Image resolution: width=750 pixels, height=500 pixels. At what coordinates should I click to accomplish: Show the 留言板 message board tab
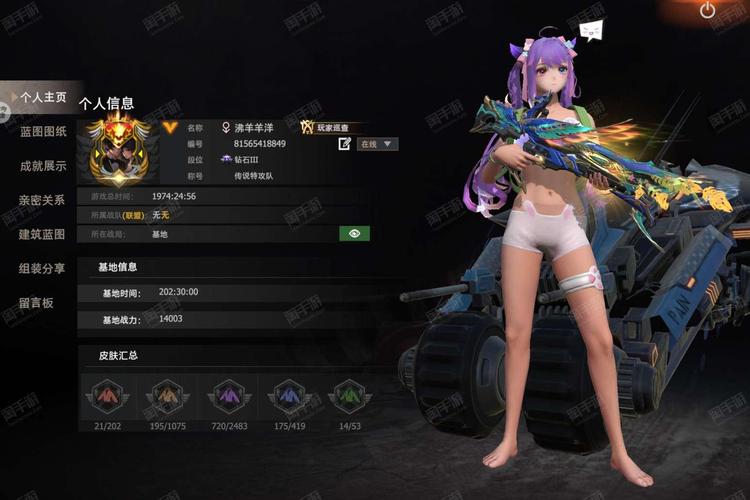pyautogui.click(x=35, y=302)
